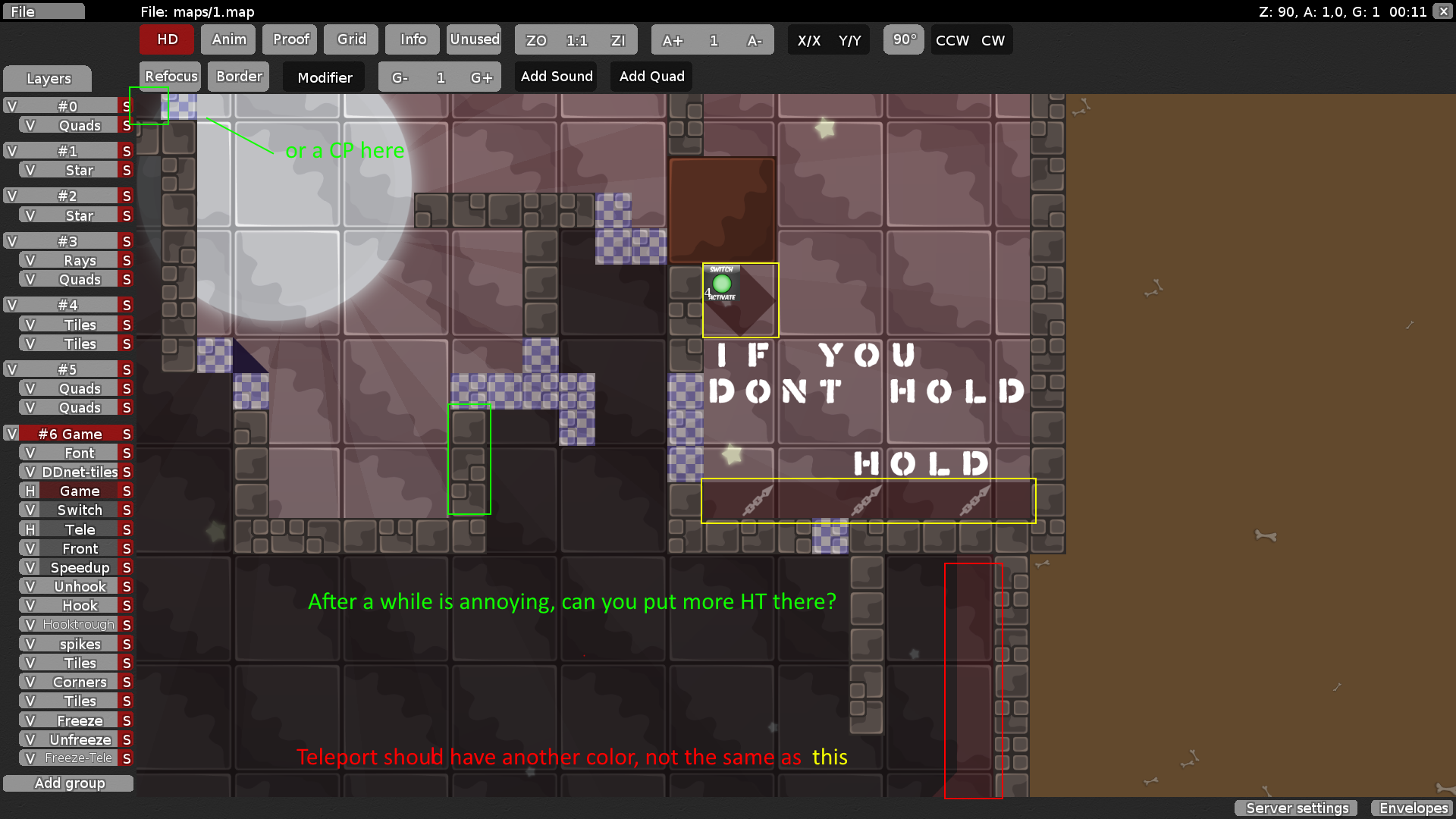Enable HD texture display mode
Screen dimensions: 1456x819
tap(166, 39)
